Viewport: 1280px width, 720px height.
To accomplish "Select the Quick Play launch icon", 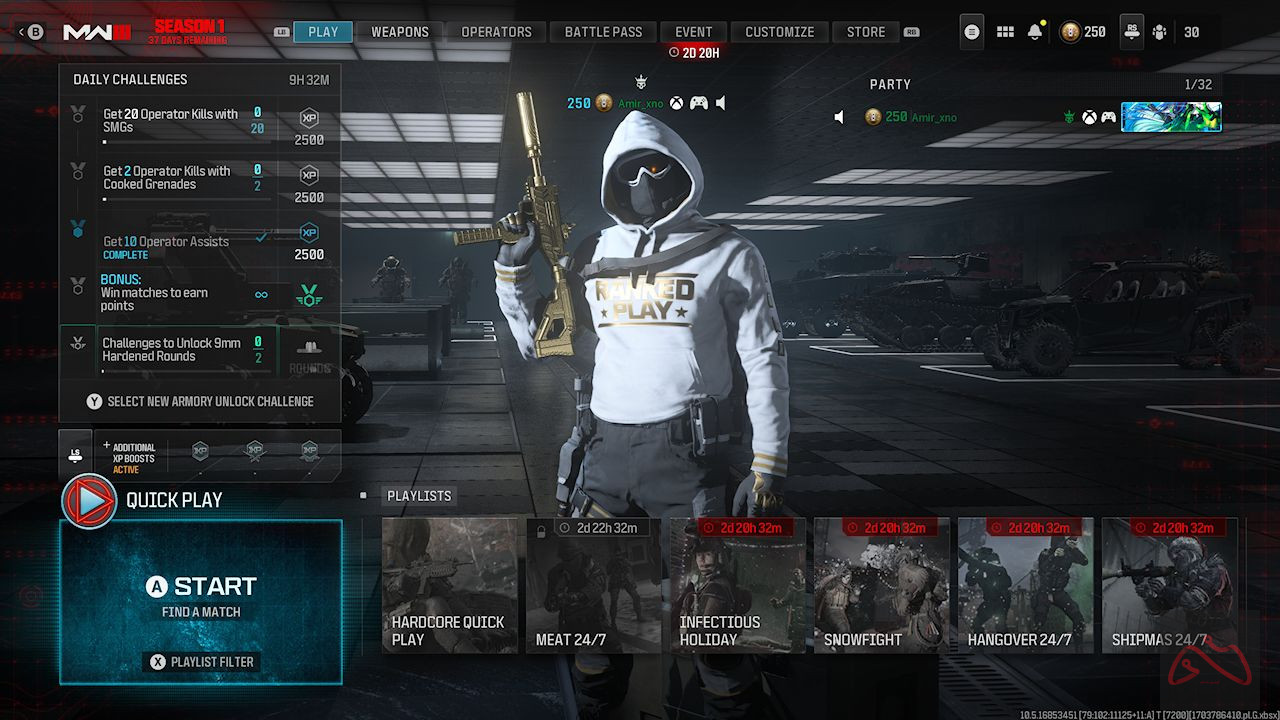I will click(86, 500).
